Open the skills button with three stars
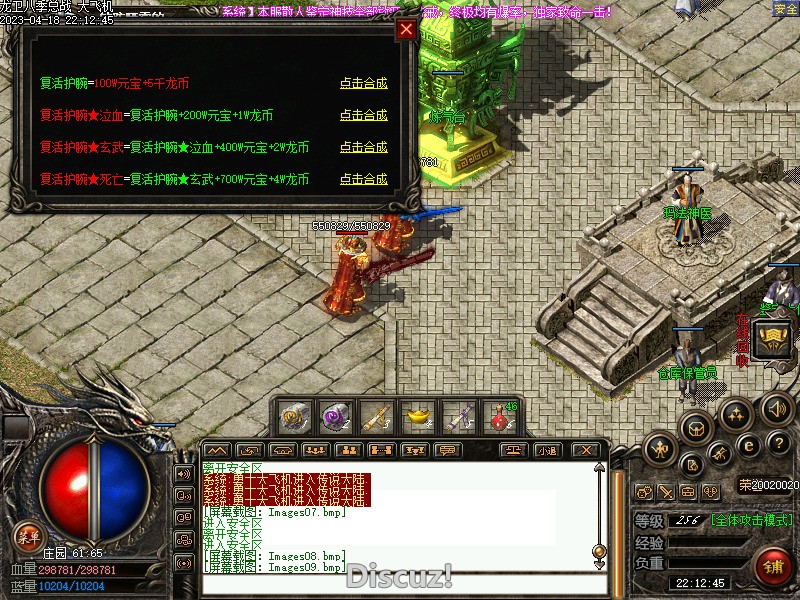800x600 pixels. click(x=737, y=414)
